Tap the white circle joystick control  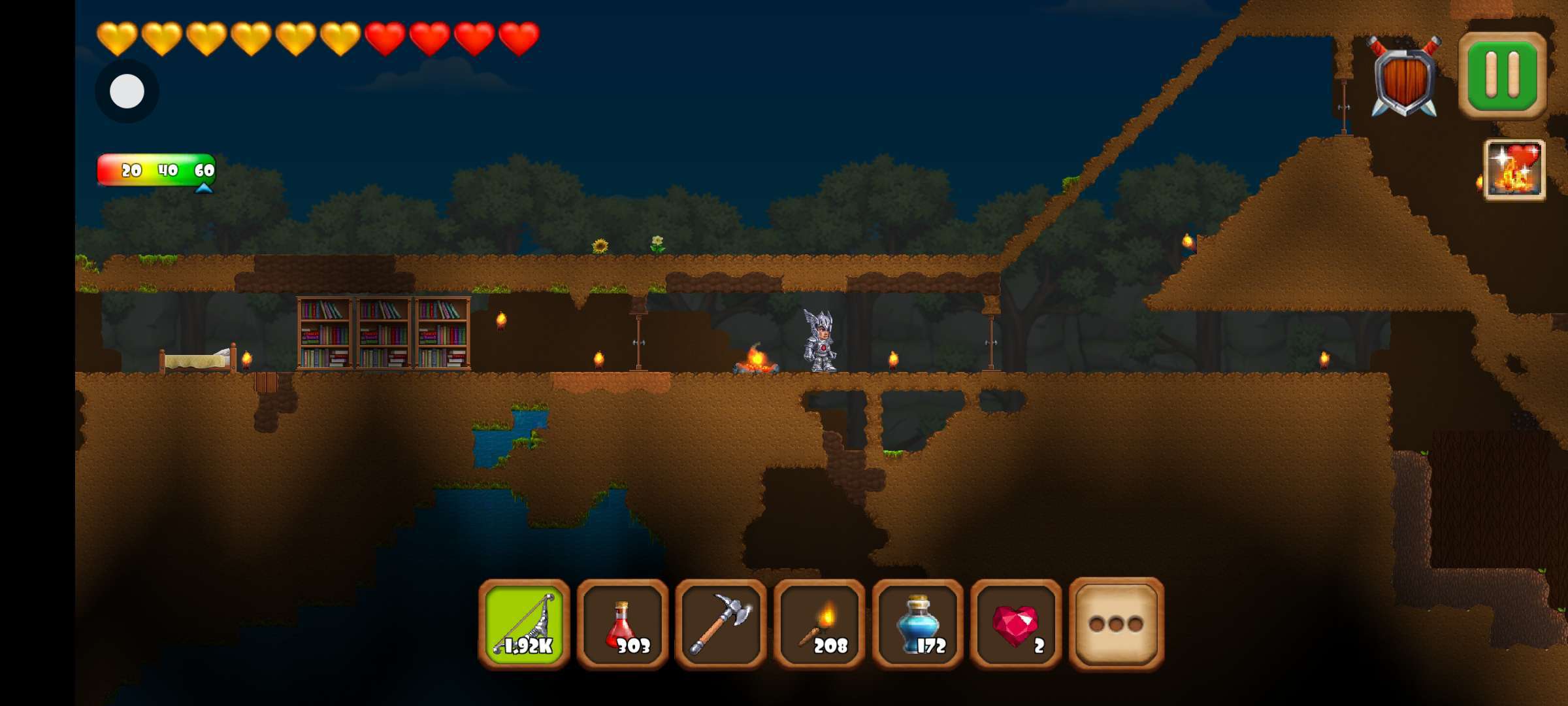coord(127,91)
